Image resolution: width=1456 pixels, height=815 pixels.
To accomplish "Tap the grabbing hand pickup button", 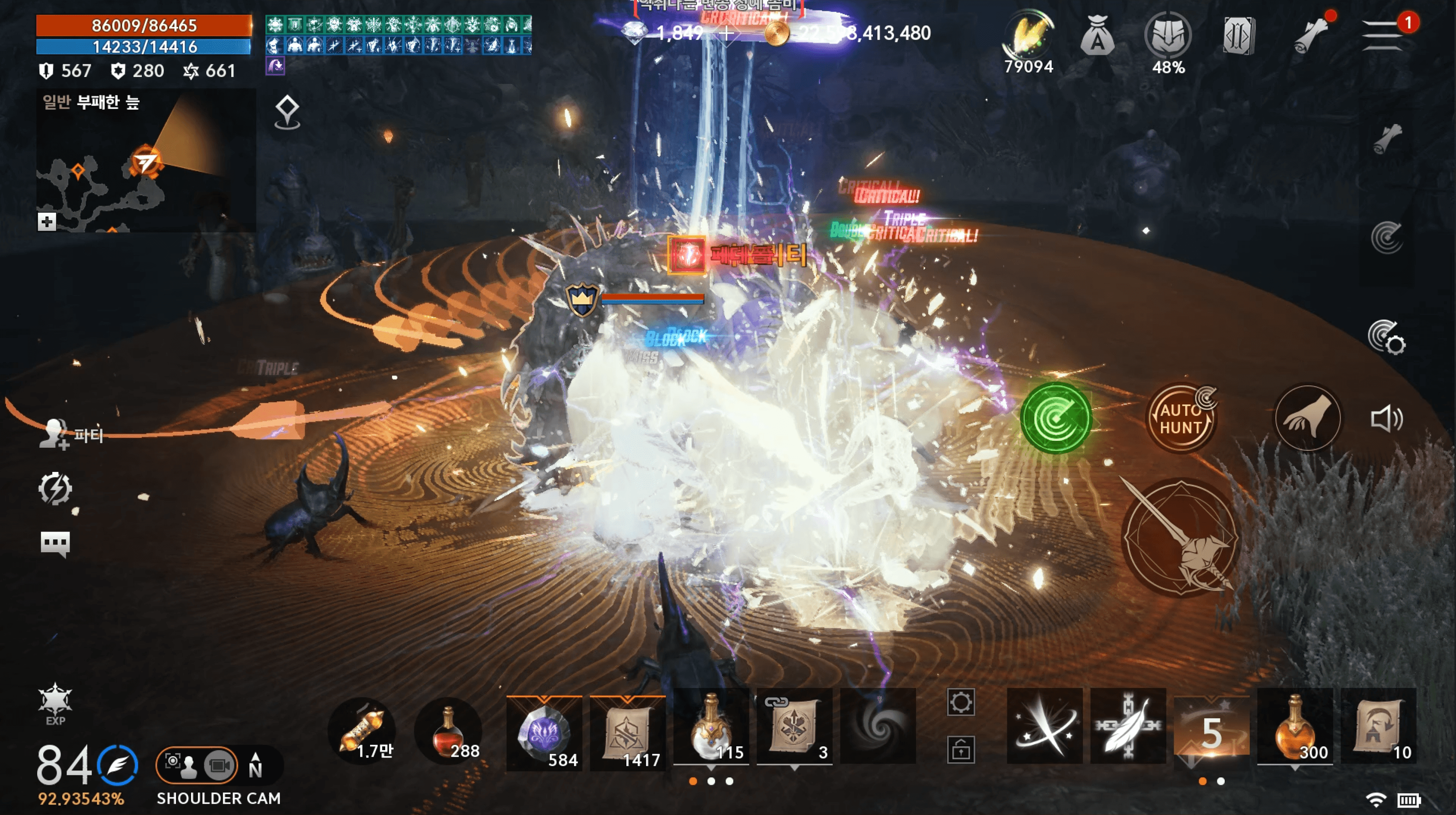I will click(x=1307, y=418).
